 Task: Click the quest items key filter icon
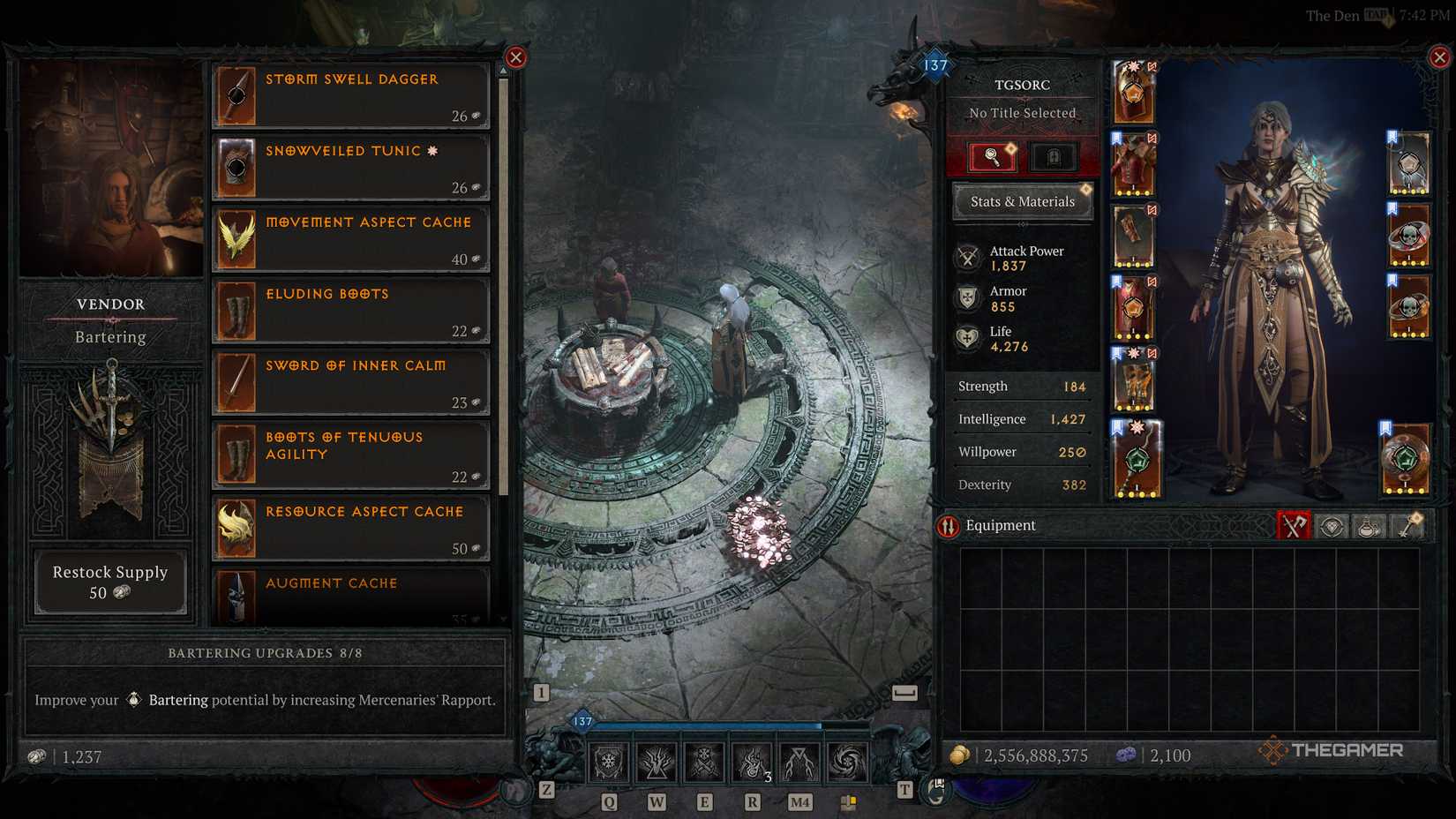(1408, 526)
